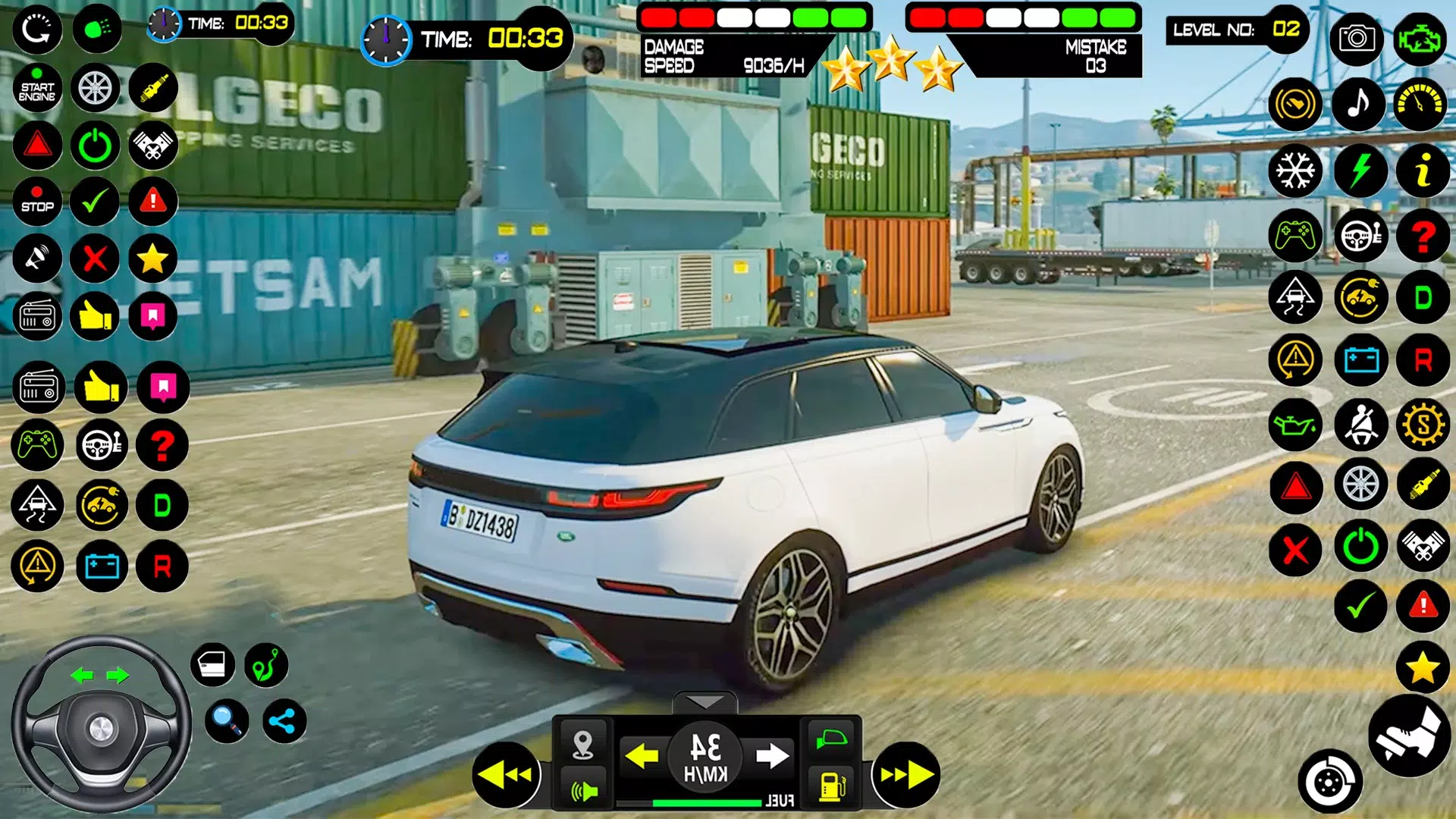Click the green check-engine icon
This screenshot has width=1456, height=819.
pyautogui.click(x=1419, y=38)
